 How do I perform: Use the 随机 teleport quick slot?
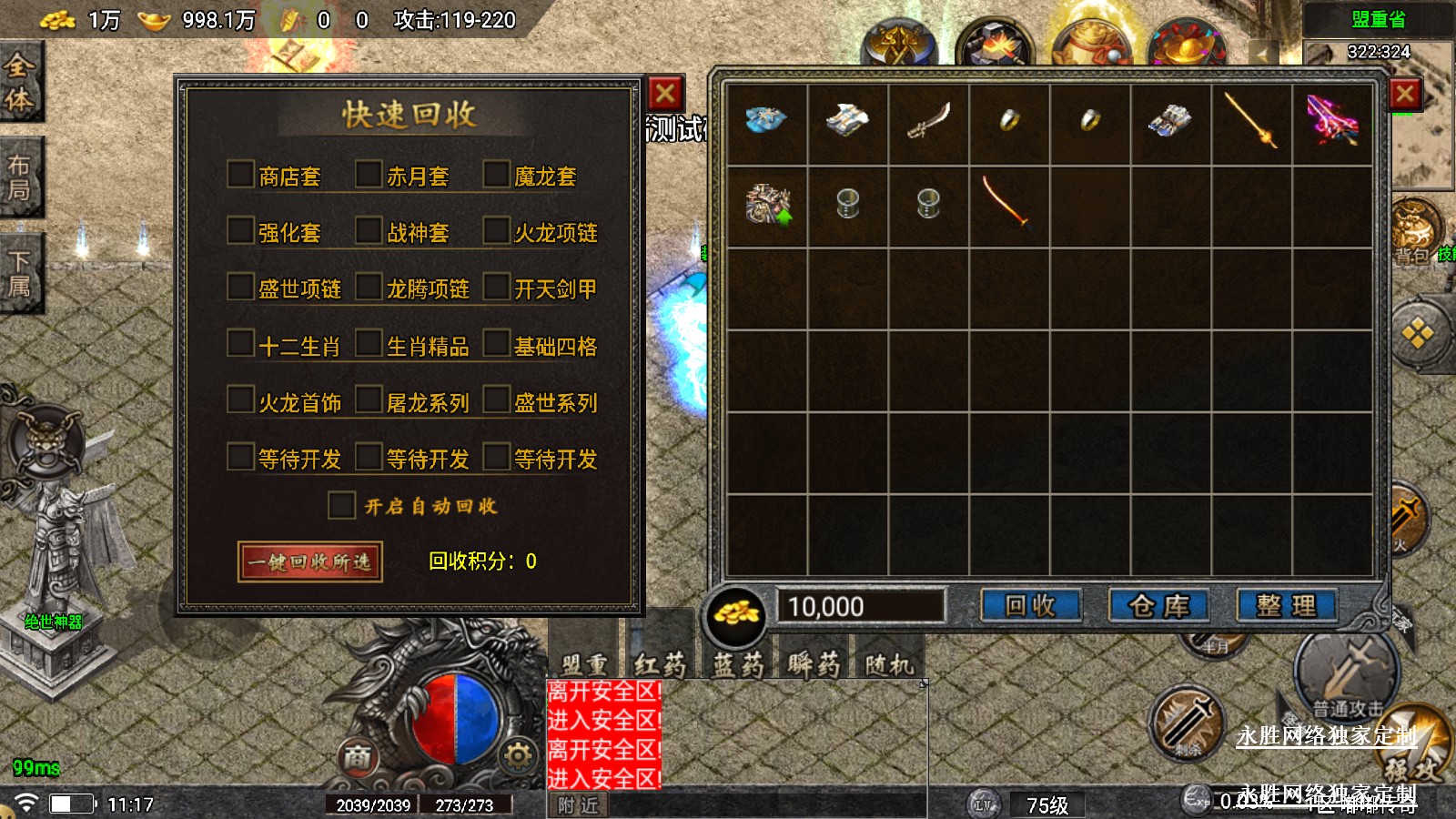pos(888,664)
